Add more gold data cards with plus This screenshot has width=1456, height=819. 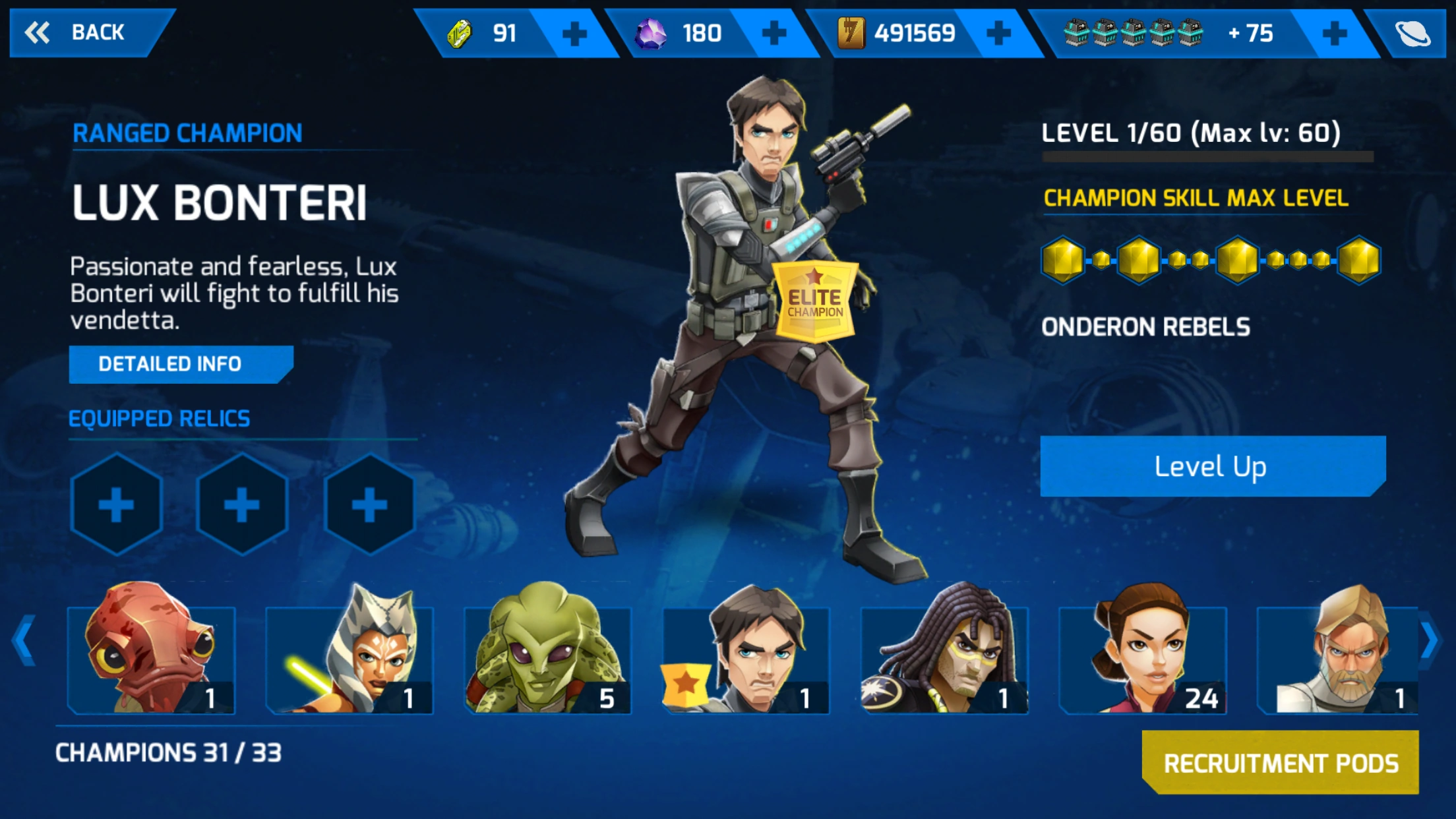point(998,33)
